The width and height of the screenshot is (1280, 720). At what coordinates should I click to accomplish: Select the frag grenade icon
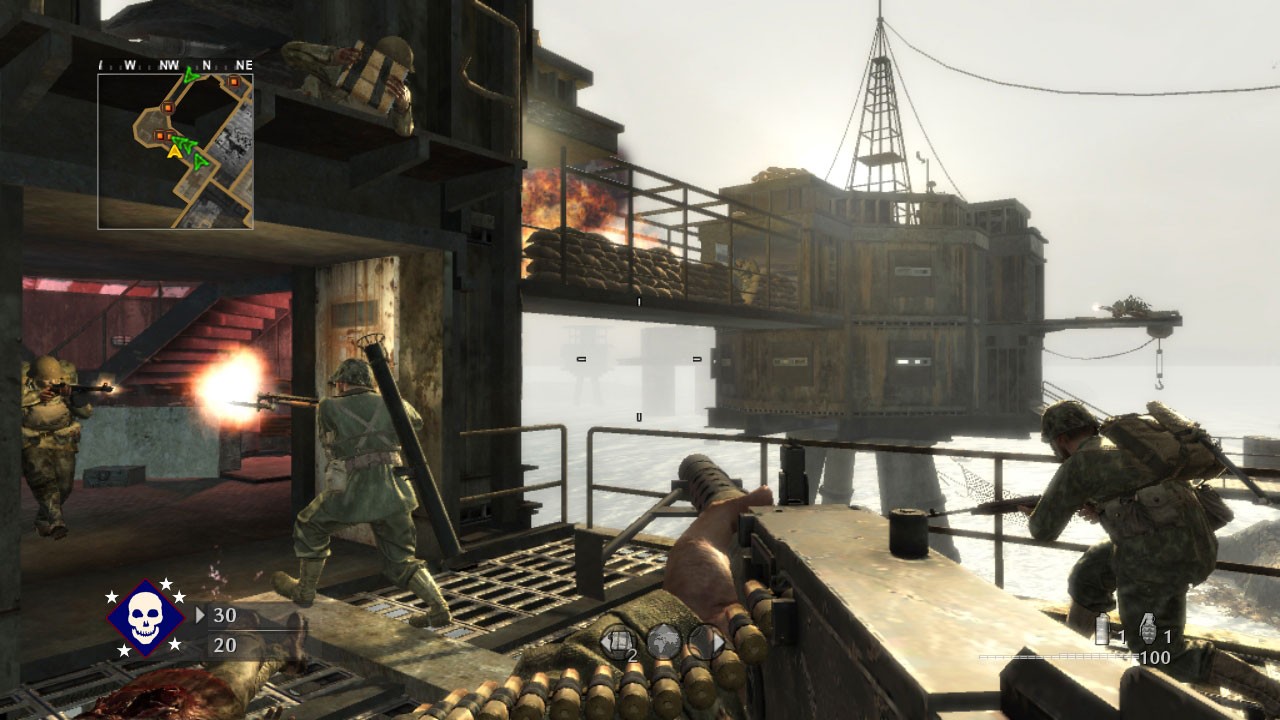coord(1147,628)
